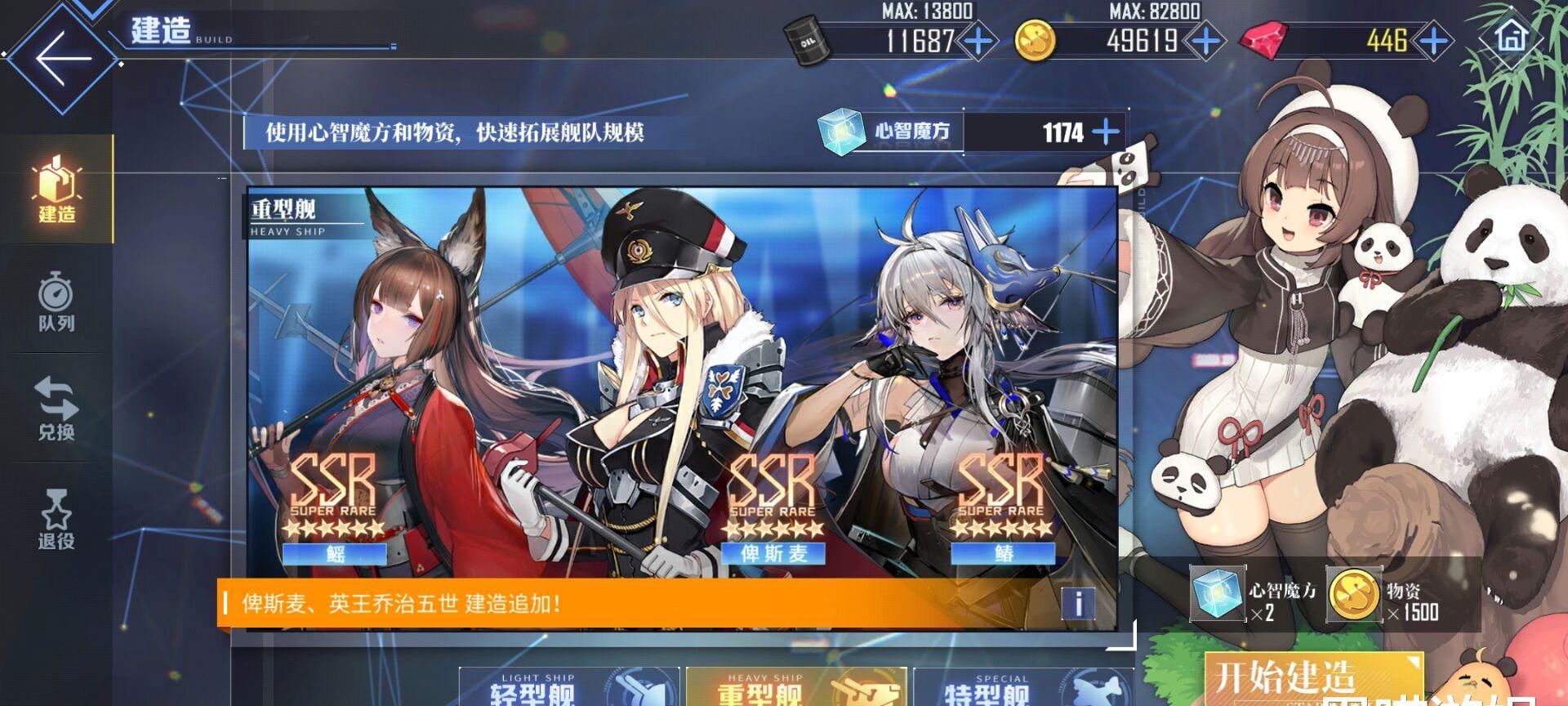Add cubes with the plus next to 1174

1105,131
